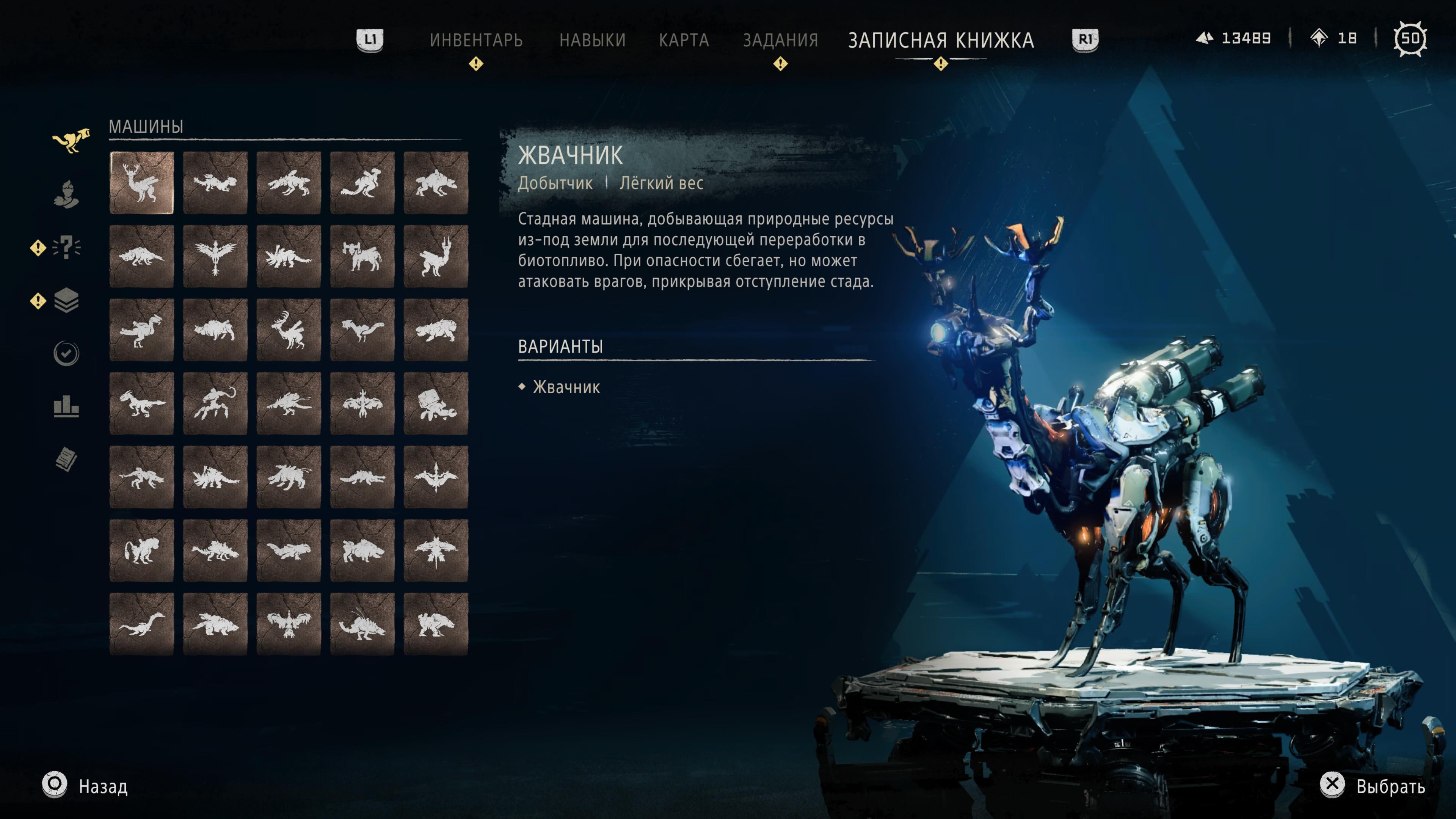Choose the circled checkmark category icon
Viewport: 1456px width, 819px height.
click(67, 354)
